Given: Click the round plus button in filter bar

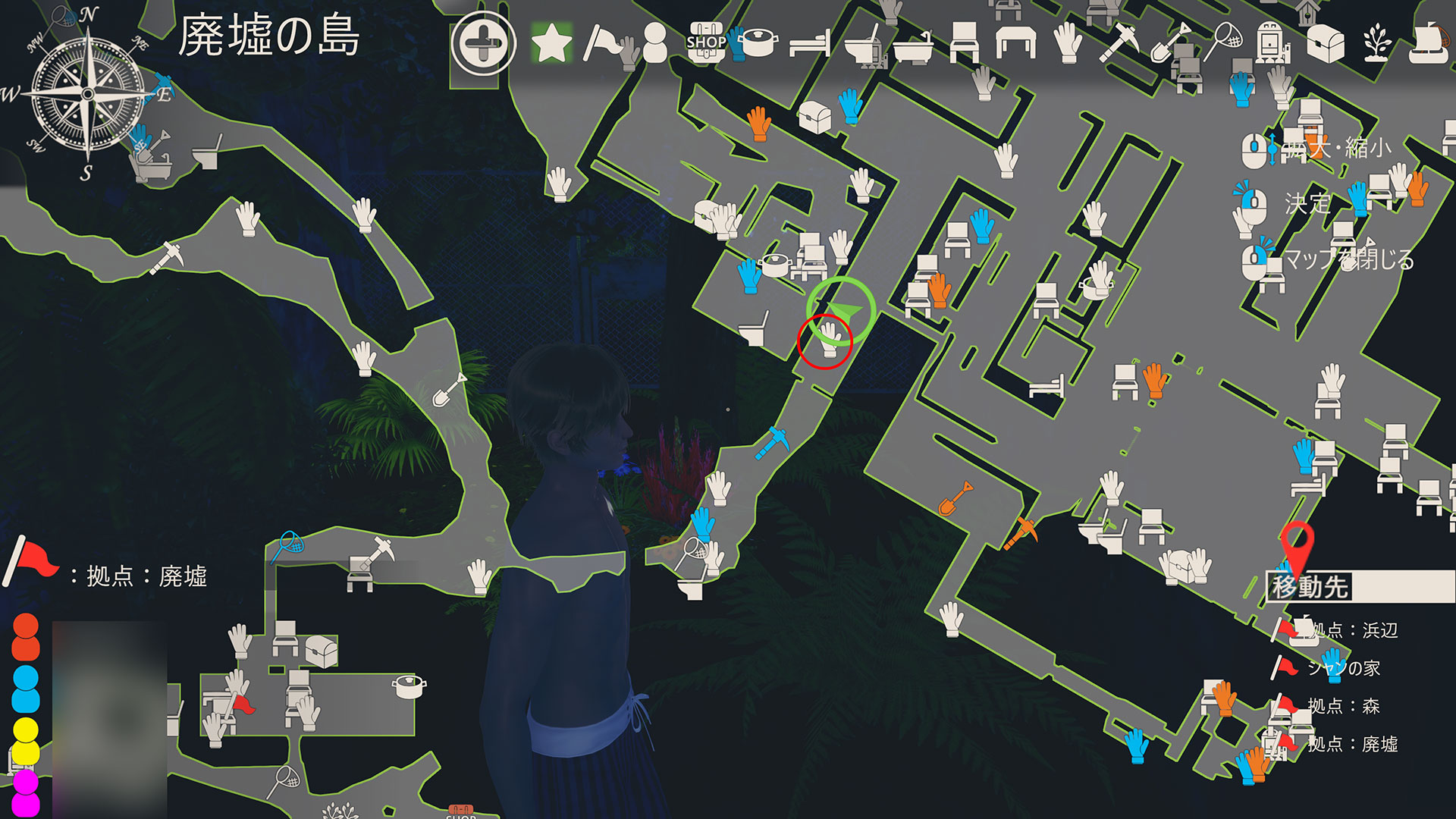Looking at the screenshot, I should pos(483,43).
